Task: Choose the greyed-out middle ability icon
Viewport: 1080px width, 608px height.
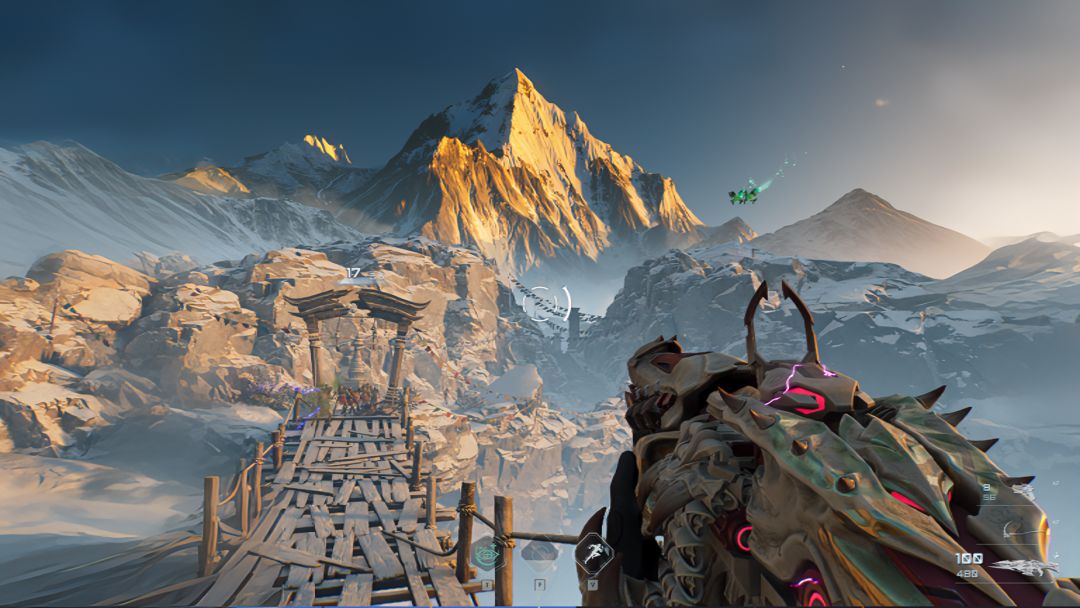Action: 540,552
